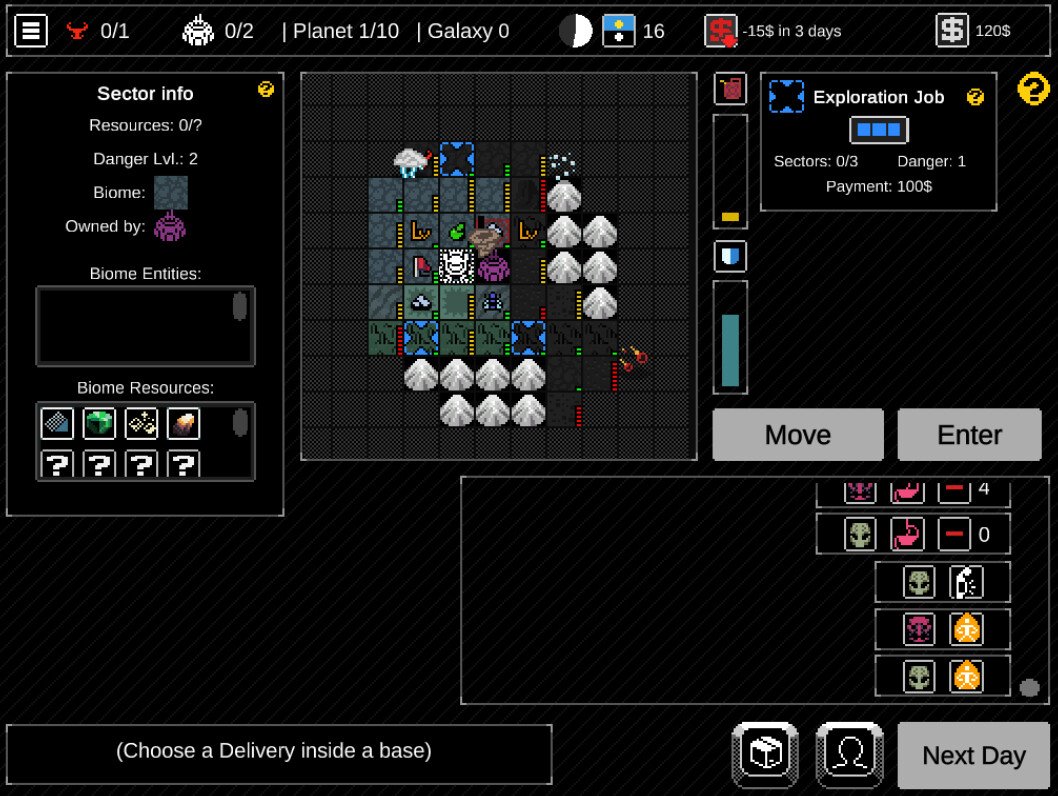Select the red flag map tile
The image size is (1058, 796).
pos(421,266)
